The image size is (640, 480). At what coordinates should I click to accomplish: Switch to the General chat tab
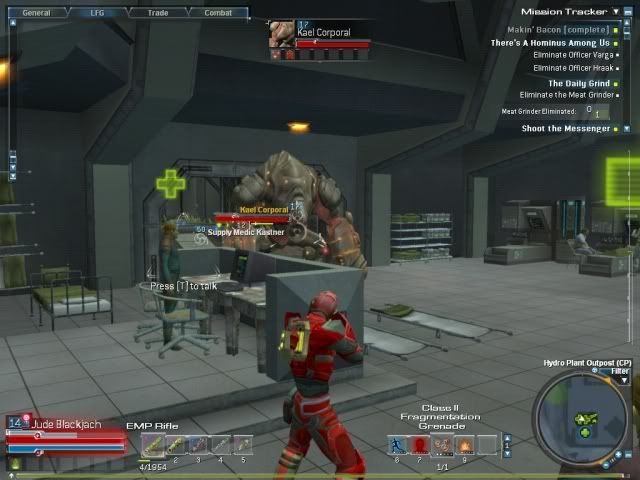(x=36, y=13)
